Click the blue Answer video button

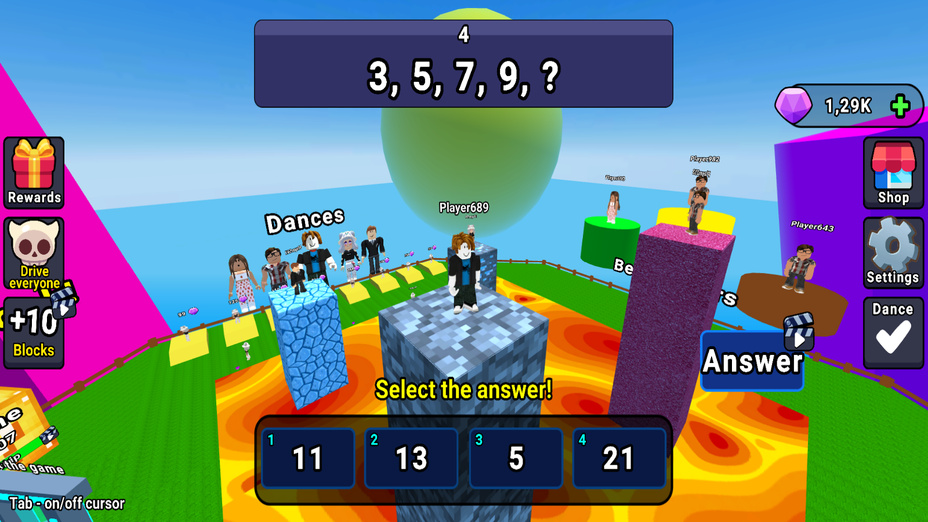(753, 360)
